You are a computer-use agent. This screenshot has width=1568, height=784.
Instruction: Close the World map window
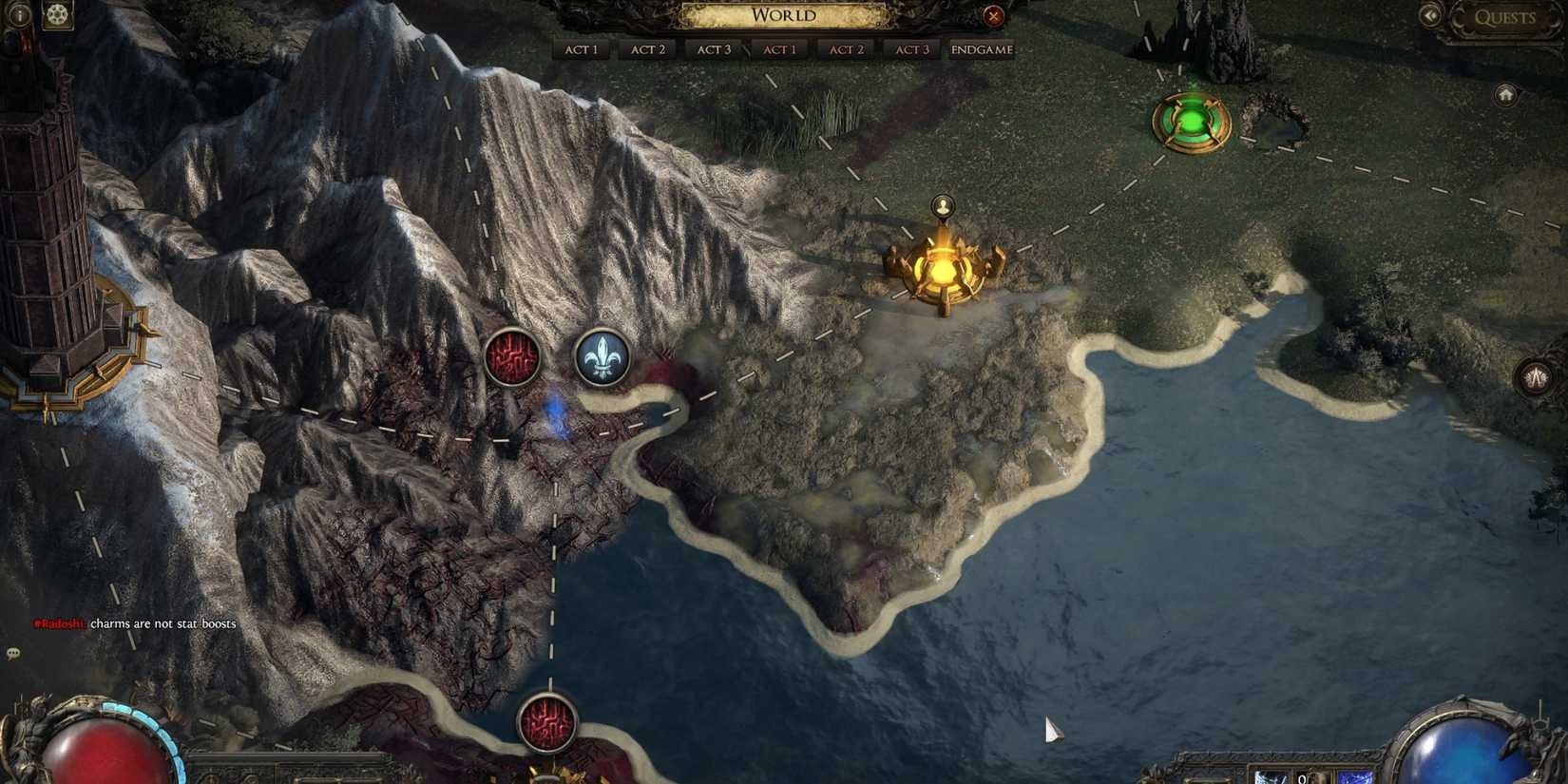click(993, 15)
